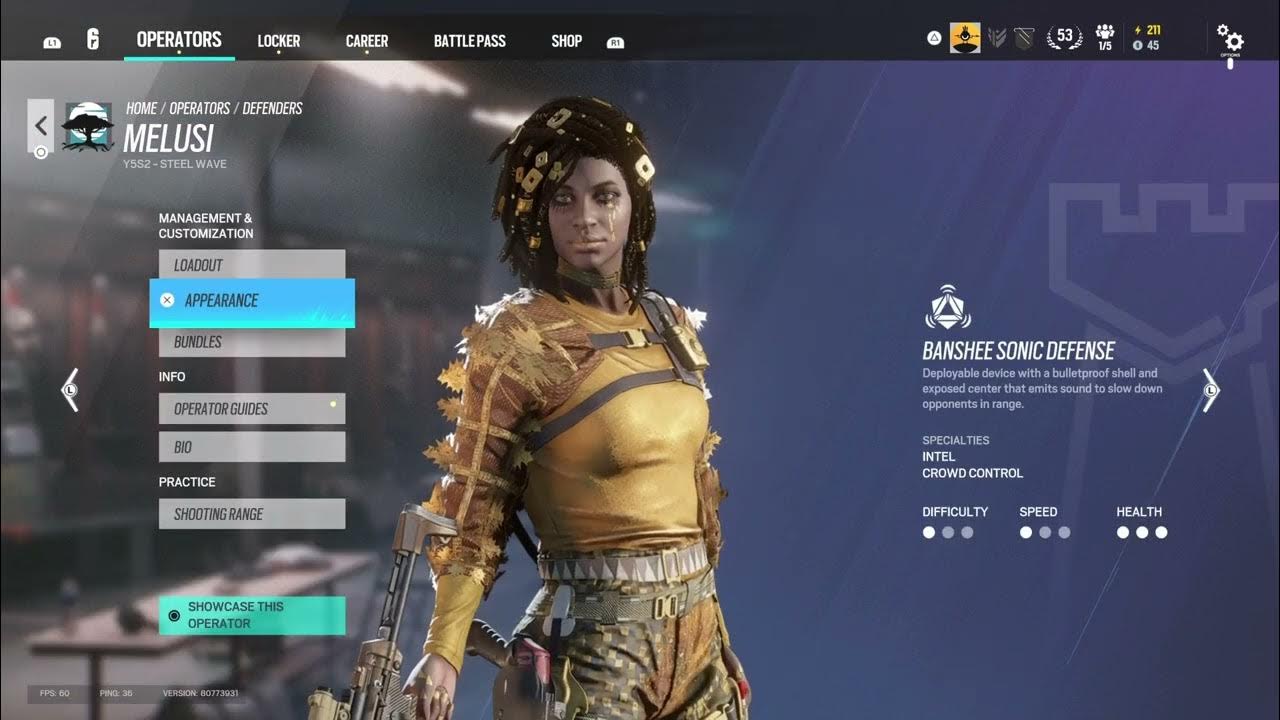Open the squad party icon

(x=1104, y=38)
